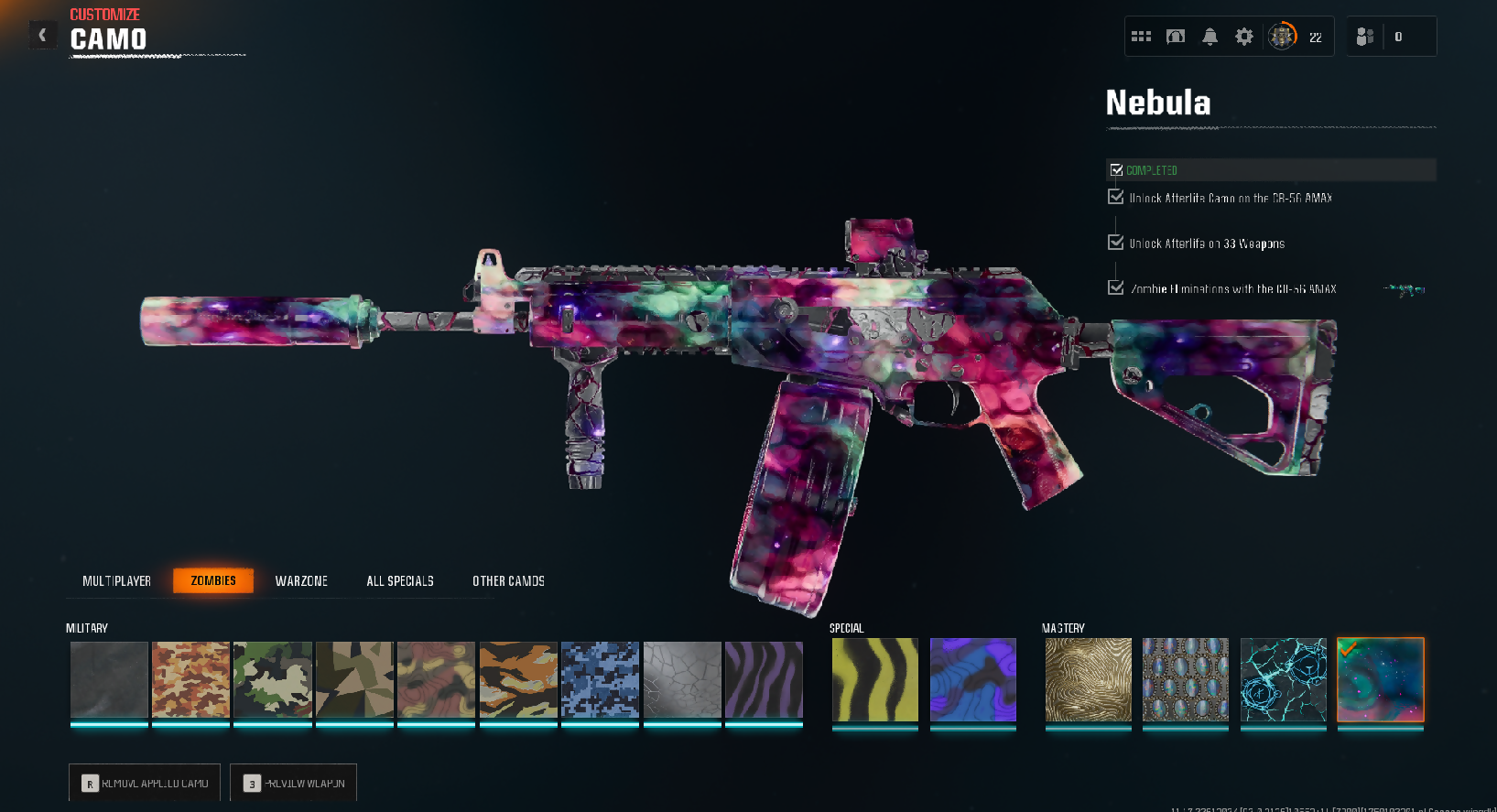View notifications via the bell icon
Image resolution: width=1497 pixels, height=812 pixels.
pyautogui.click(x=1210, y=37)
